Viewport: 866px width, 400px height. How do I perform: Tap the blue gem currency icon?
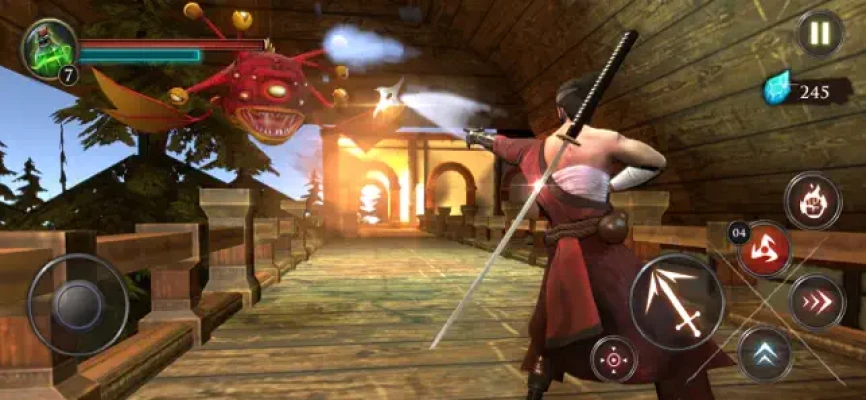pyautogui.click(x=777, y=88)
